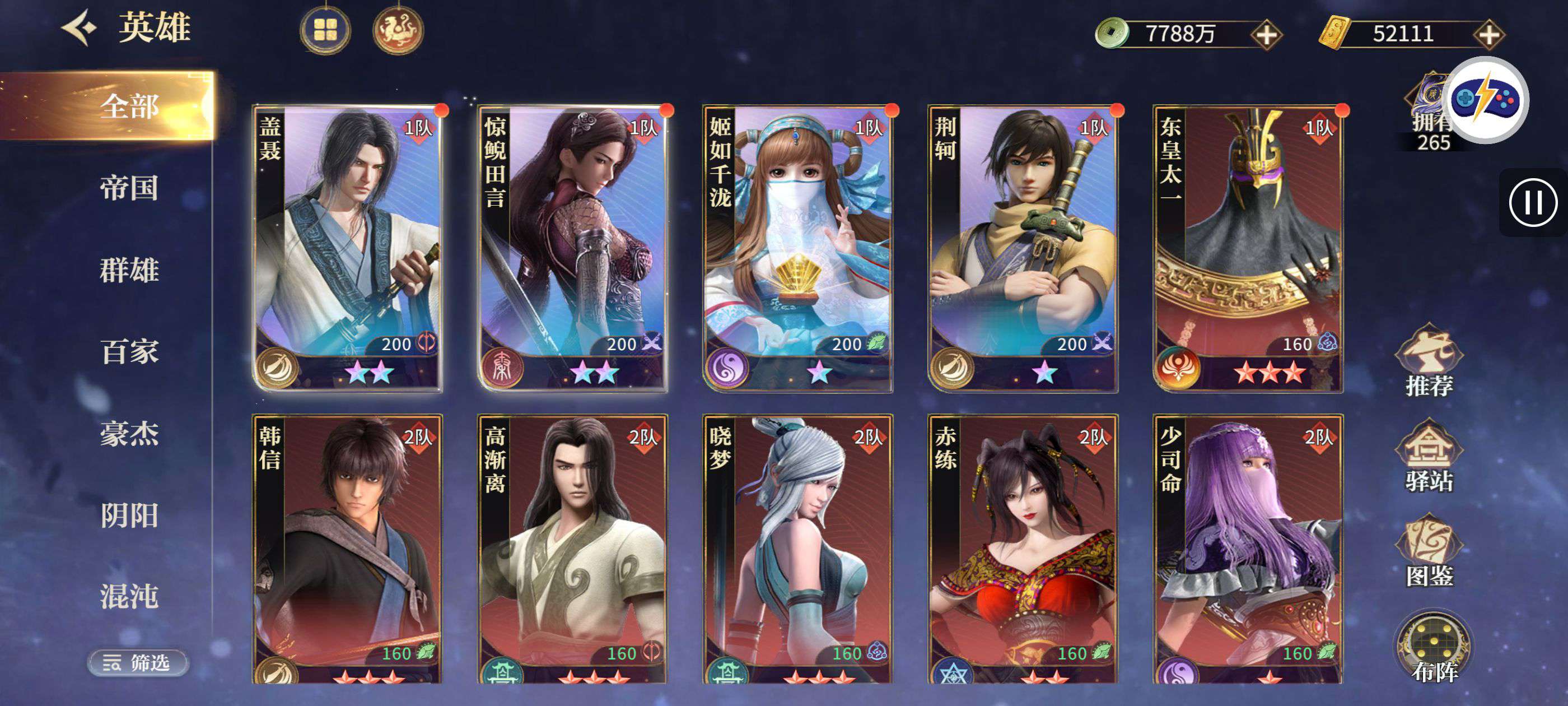1568x706 pixels.
Task: Open the 布阵 formation screen
Action: point(1434,648)
